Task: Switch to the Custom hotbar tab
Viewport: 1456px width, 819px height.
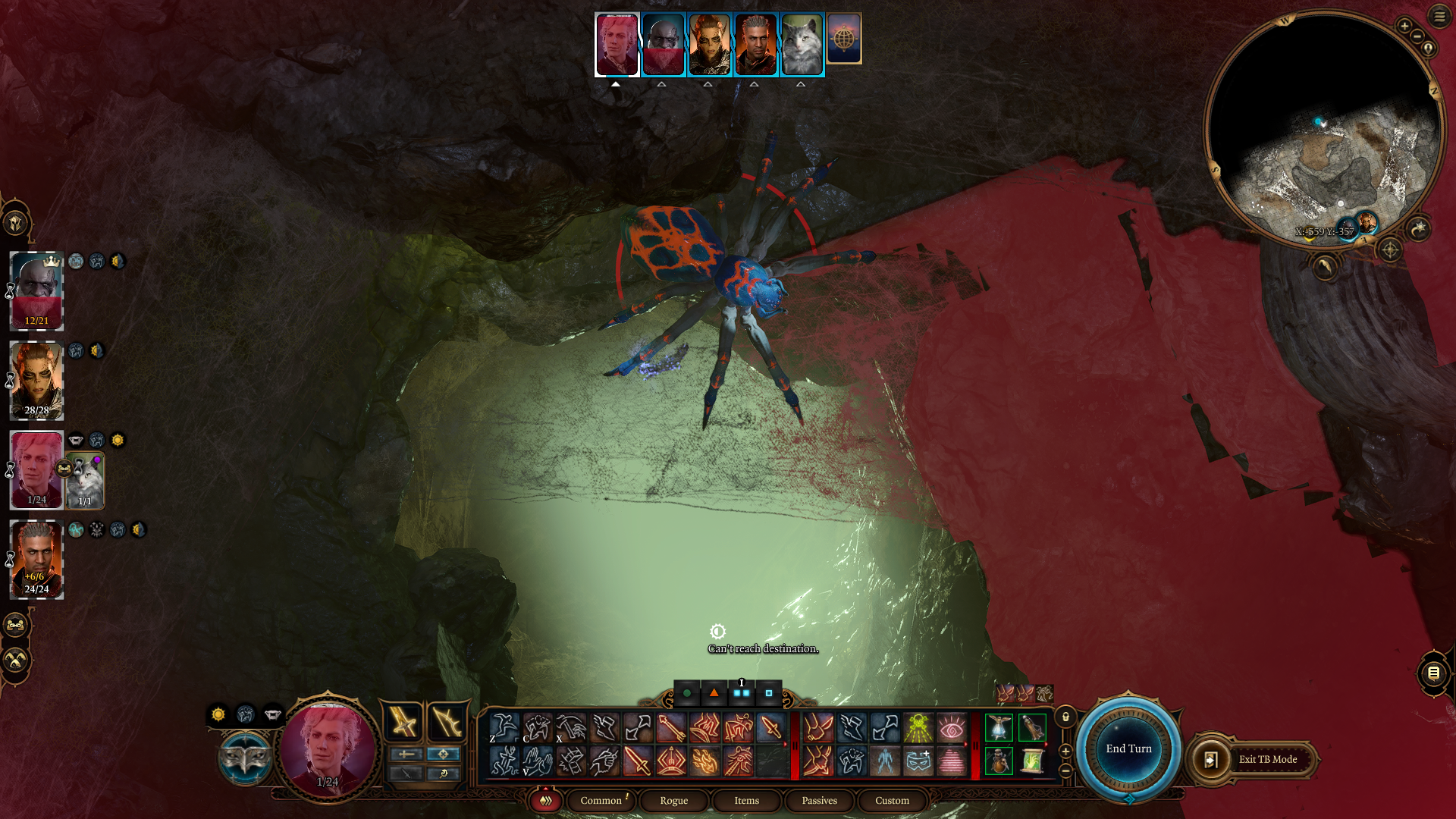Action: tap(892, 800)
